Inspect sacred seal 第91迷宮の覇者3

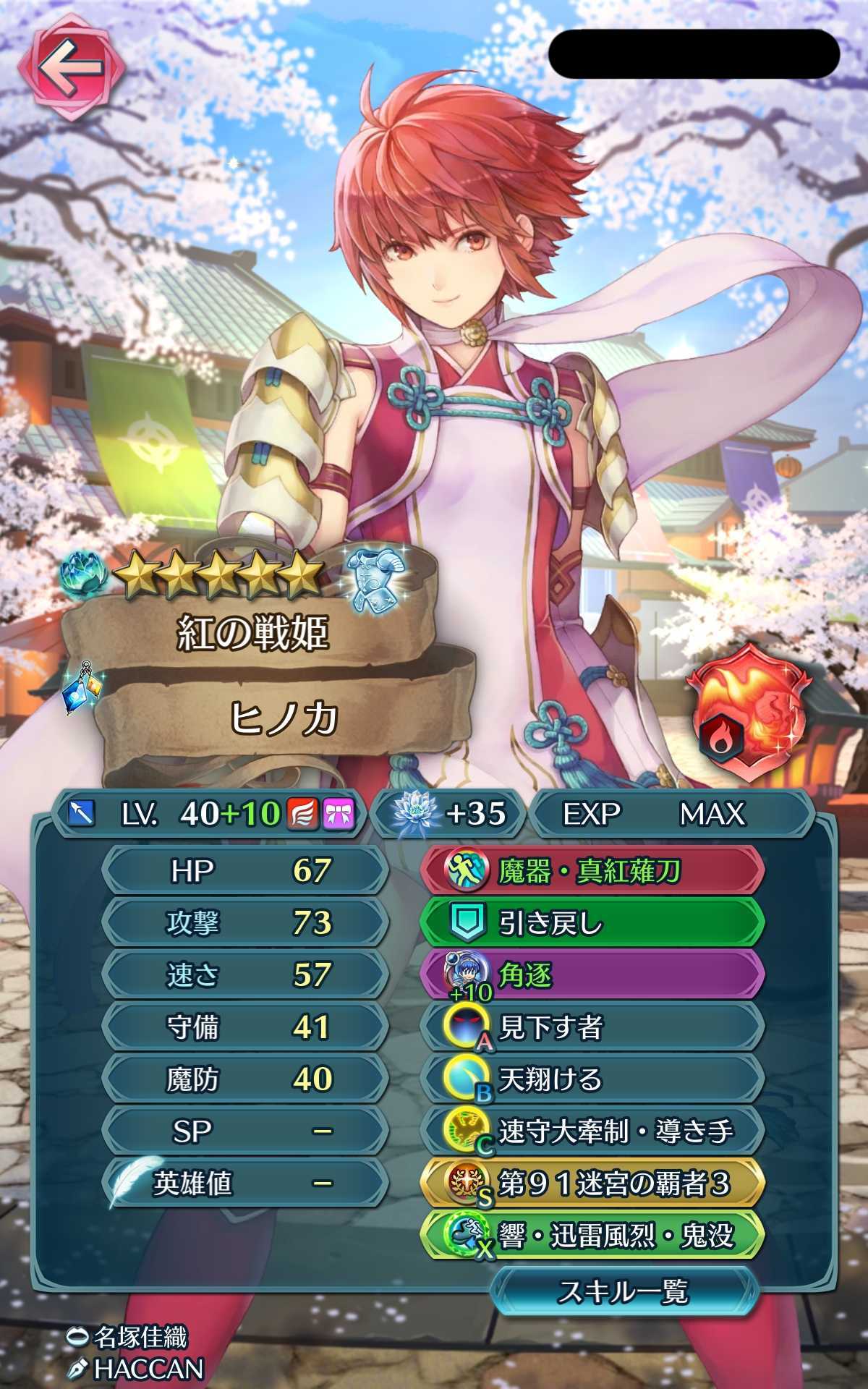pyautogui.click(x=592, y=1184)
